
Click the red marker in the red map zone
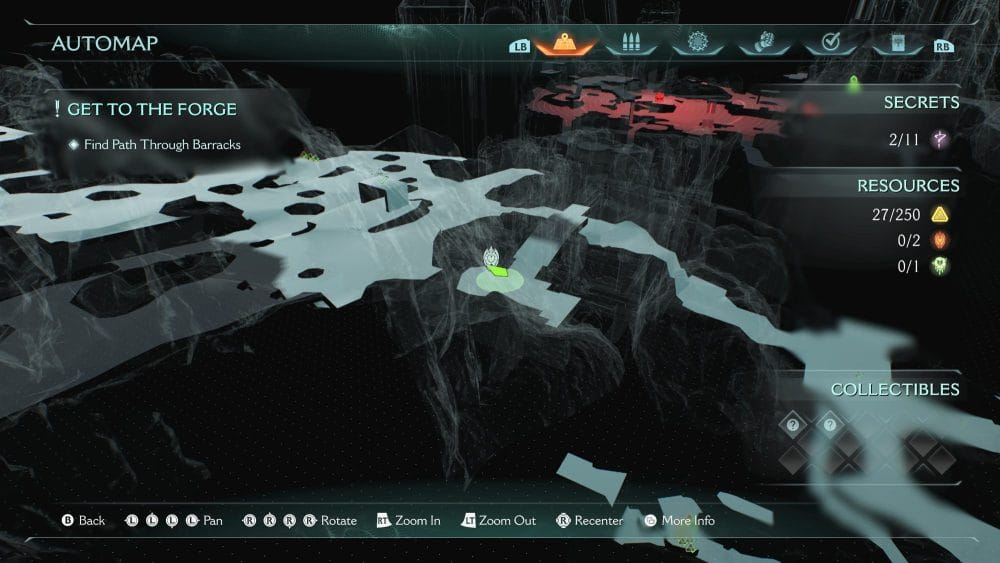click(660, 97)
